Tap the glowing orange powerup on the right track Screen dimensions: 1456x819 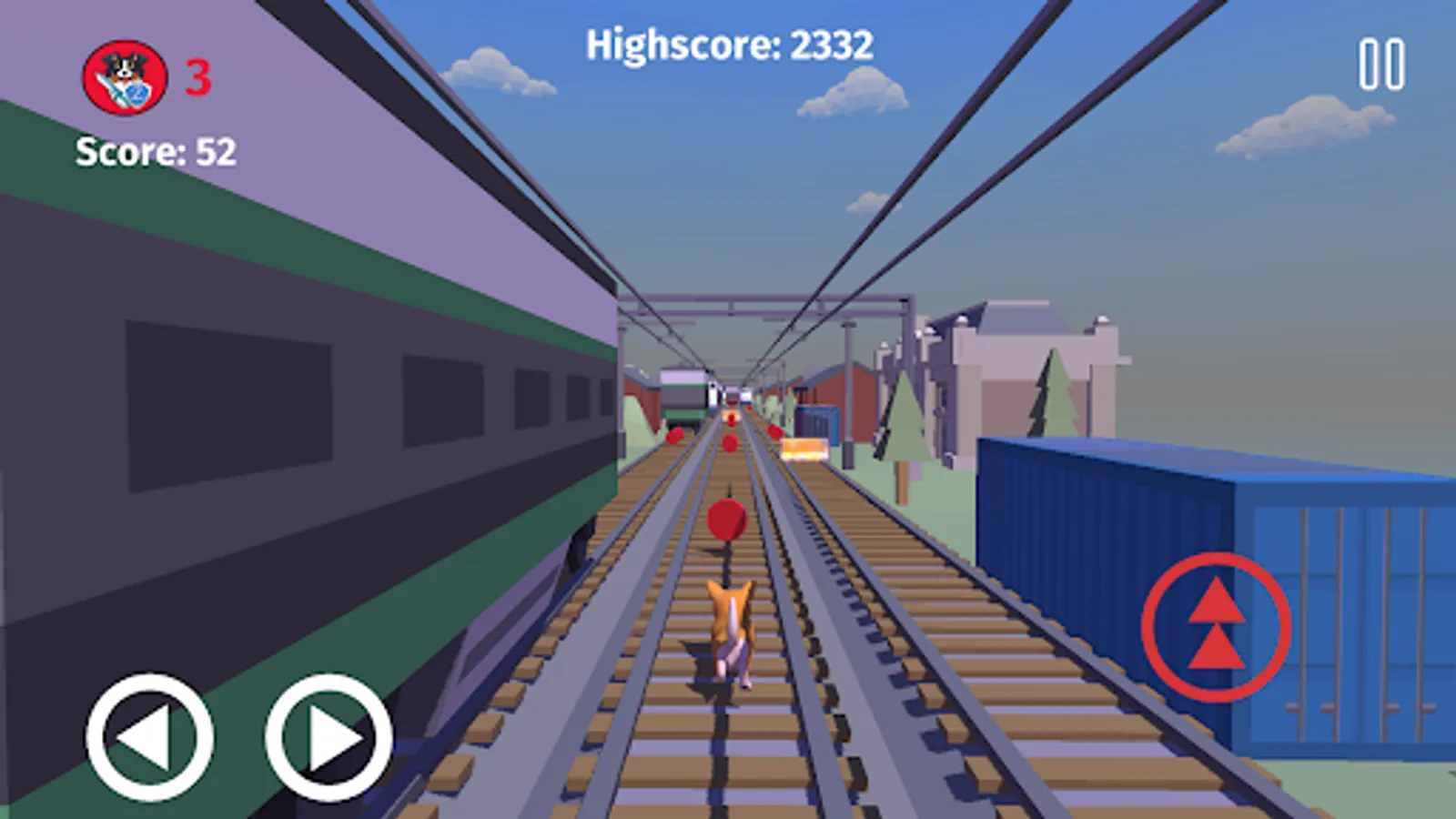coord(804,446)
